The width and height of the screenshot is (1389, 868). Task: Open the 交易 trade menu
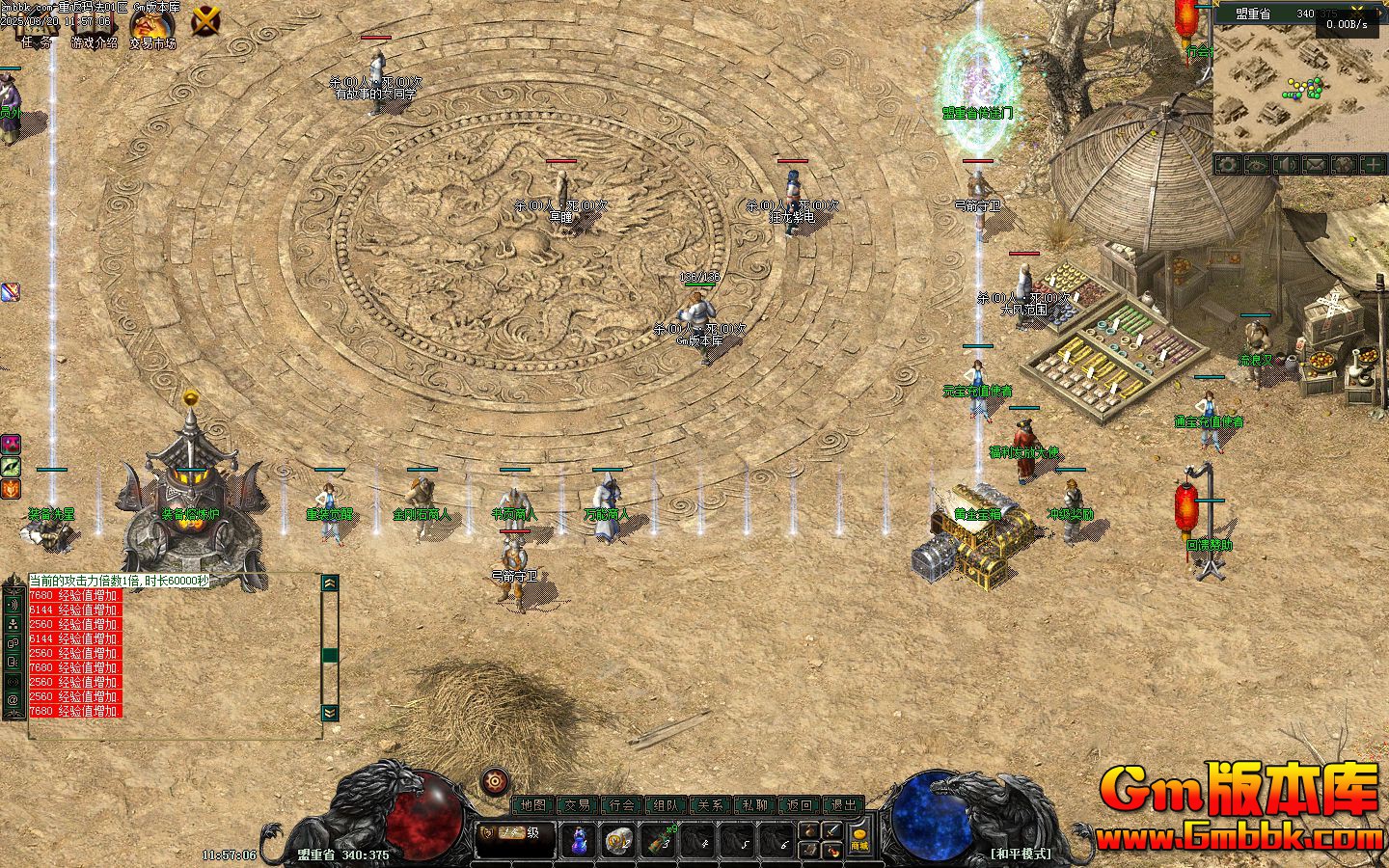click(577, 804)
